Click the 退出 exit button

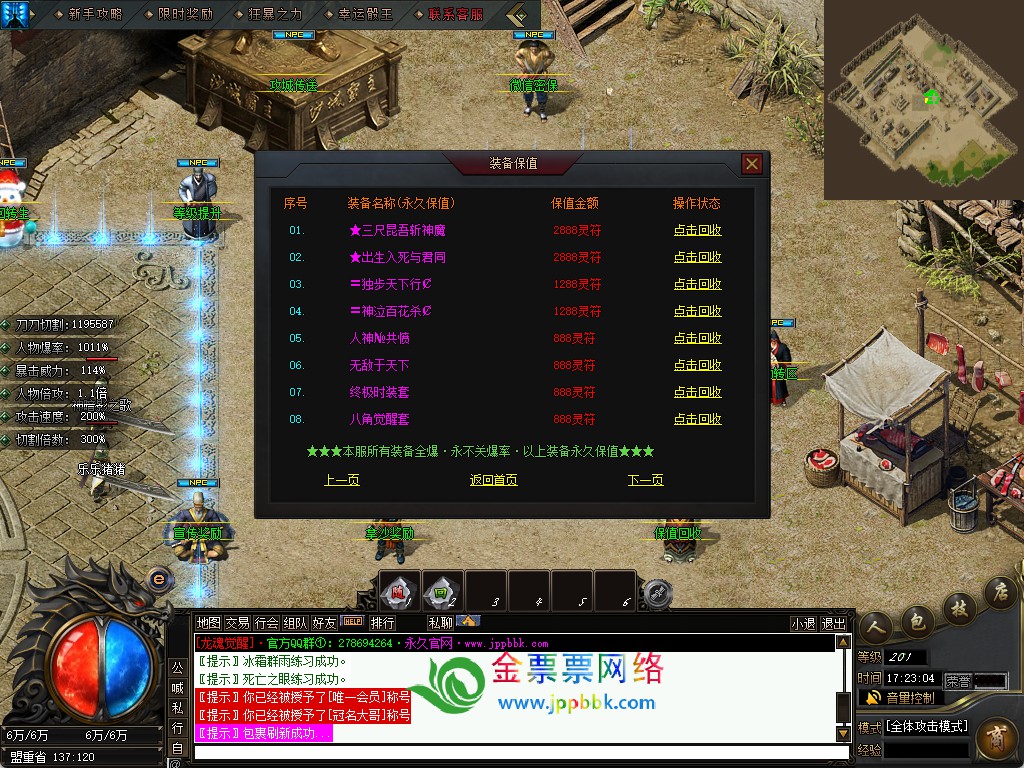click(x=833, y=623)
